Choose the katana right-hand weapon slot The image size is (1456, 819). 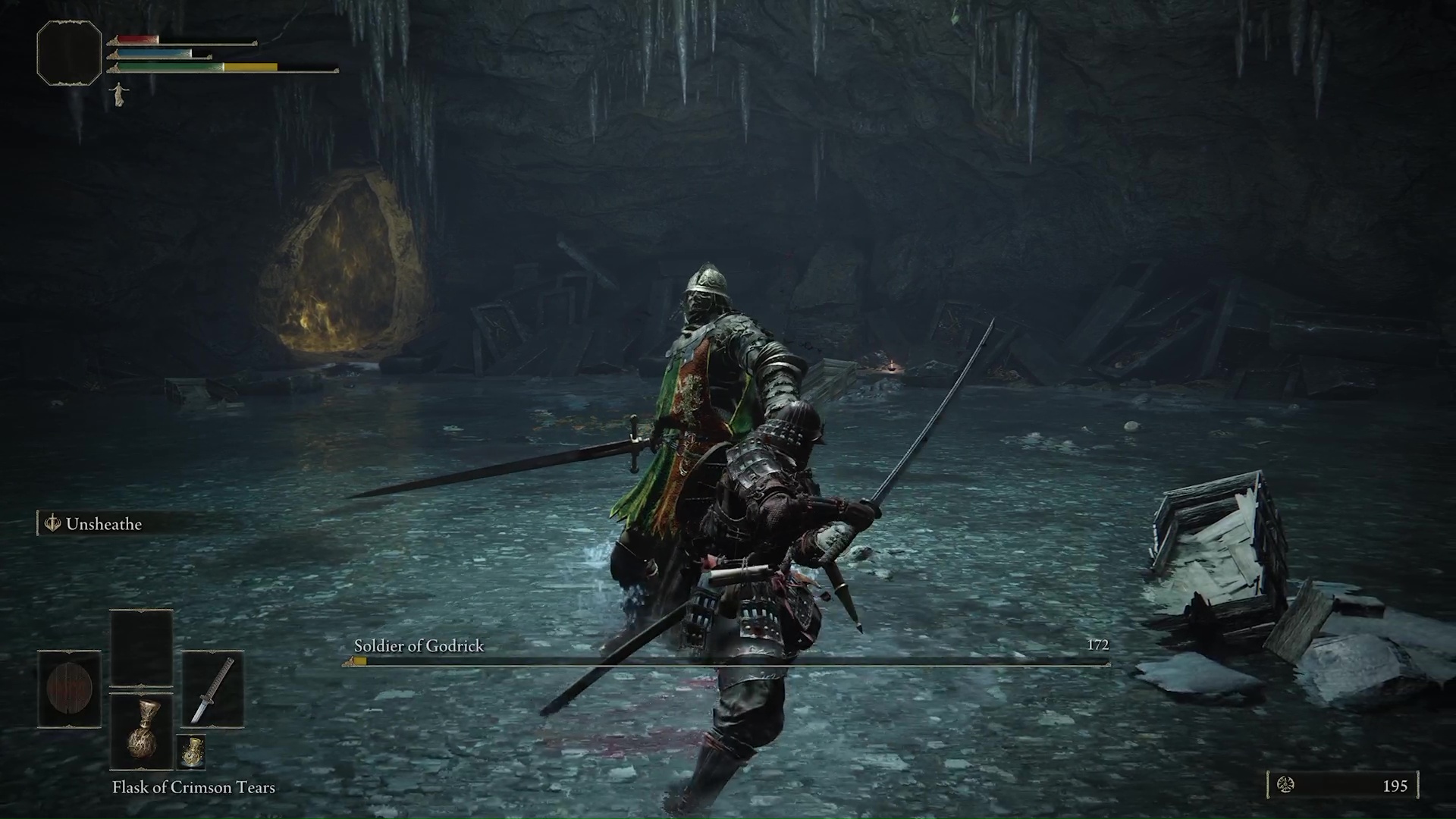tap(212, 689)
